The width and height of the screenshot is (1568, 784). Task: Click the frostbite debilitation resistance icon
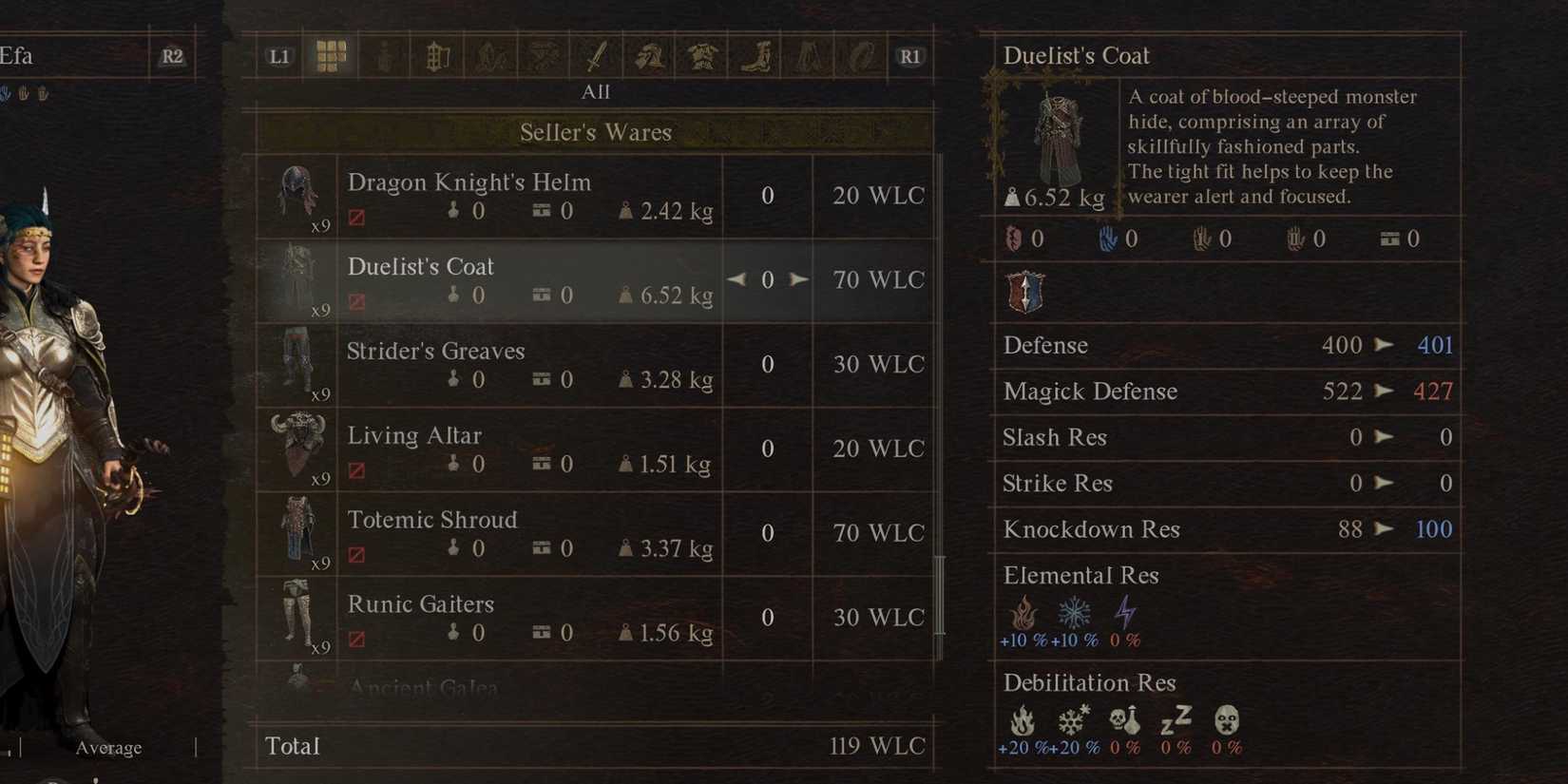point(1071,720)
